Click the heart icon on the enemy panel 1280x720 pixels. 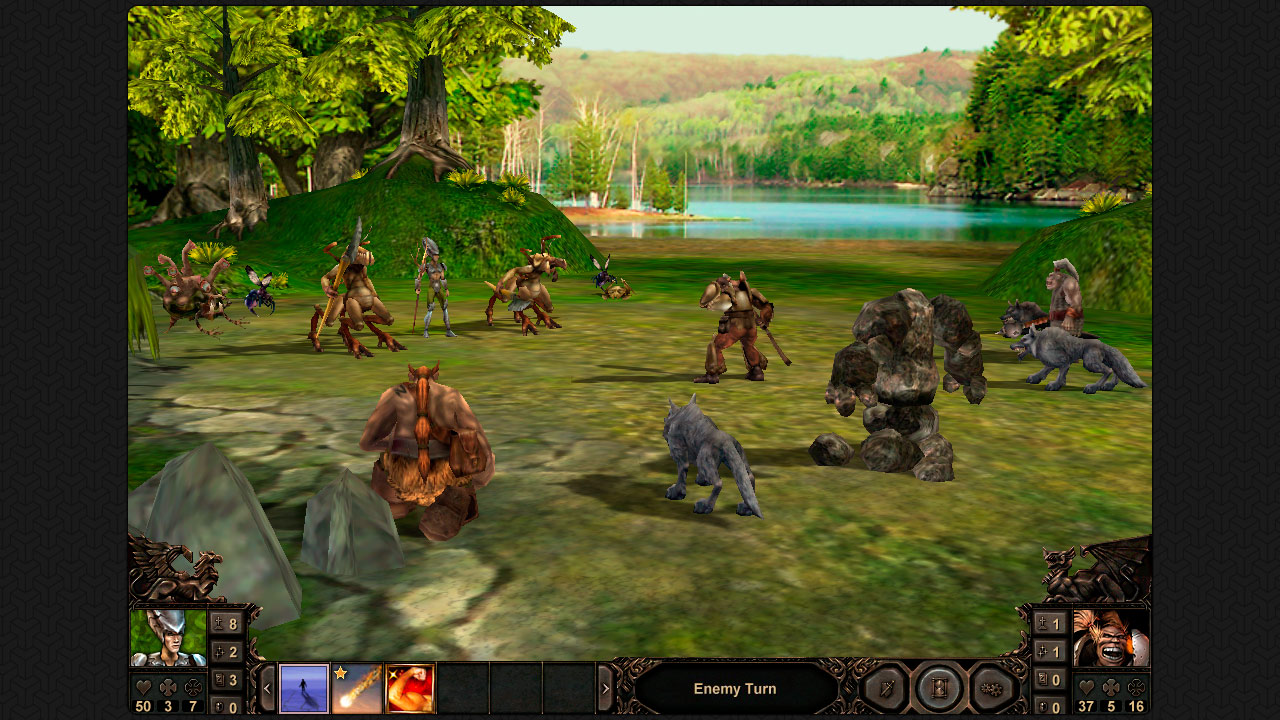[1085, 687]
